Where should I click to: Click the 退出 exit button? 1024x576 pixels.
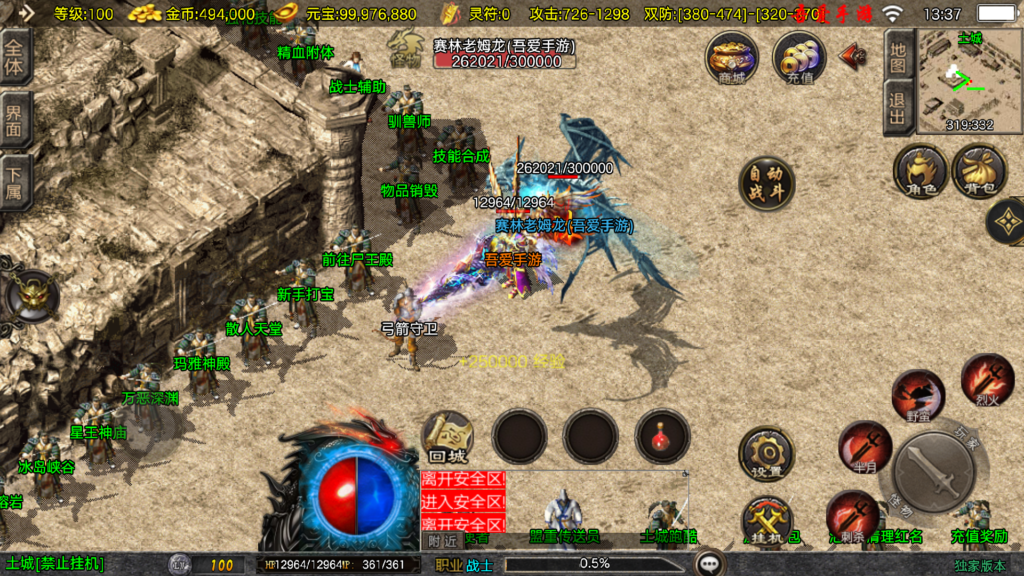(898, 108)
